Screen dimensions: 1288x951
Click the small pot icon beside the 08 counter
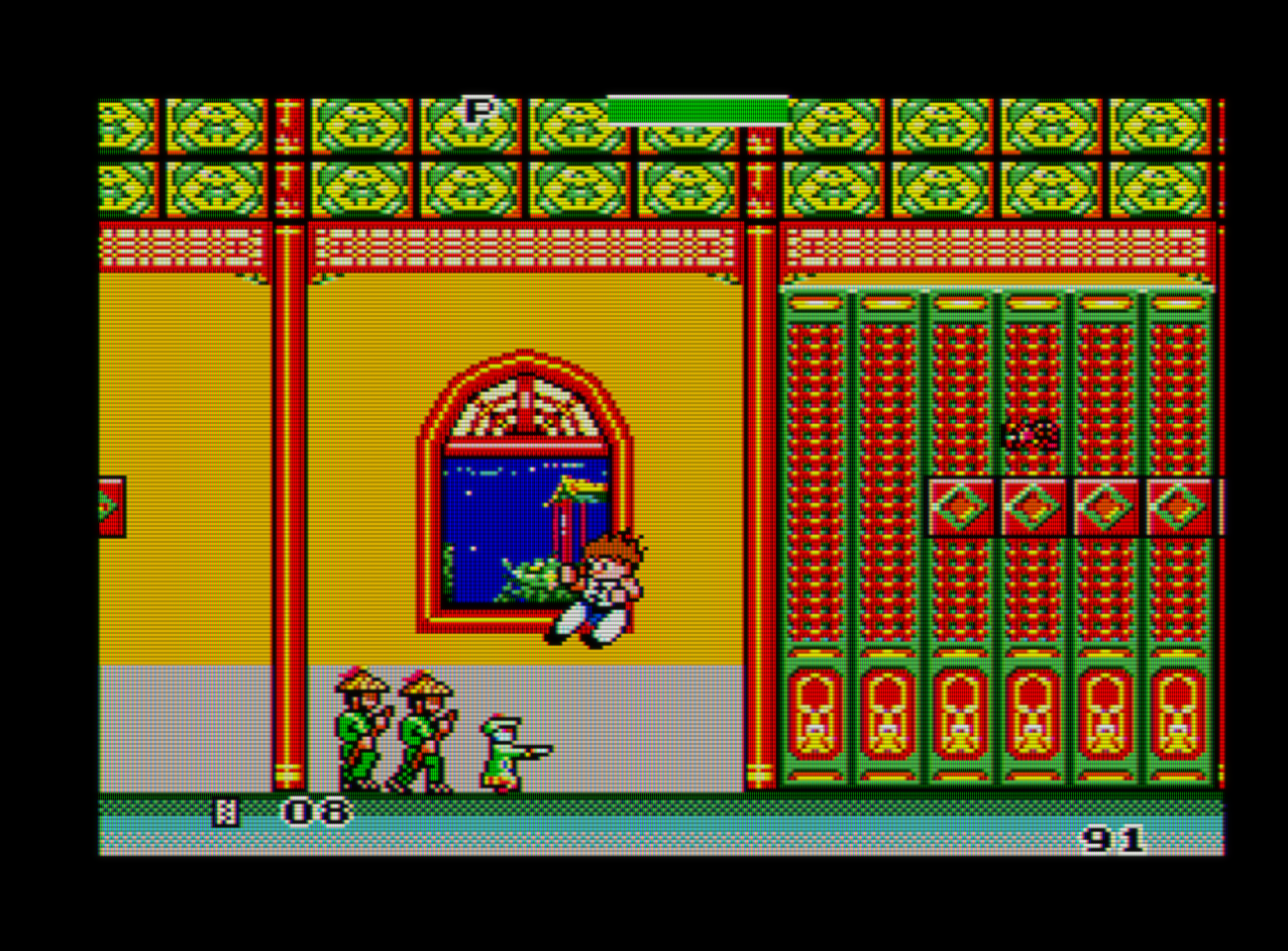click(x=226, y=812)
